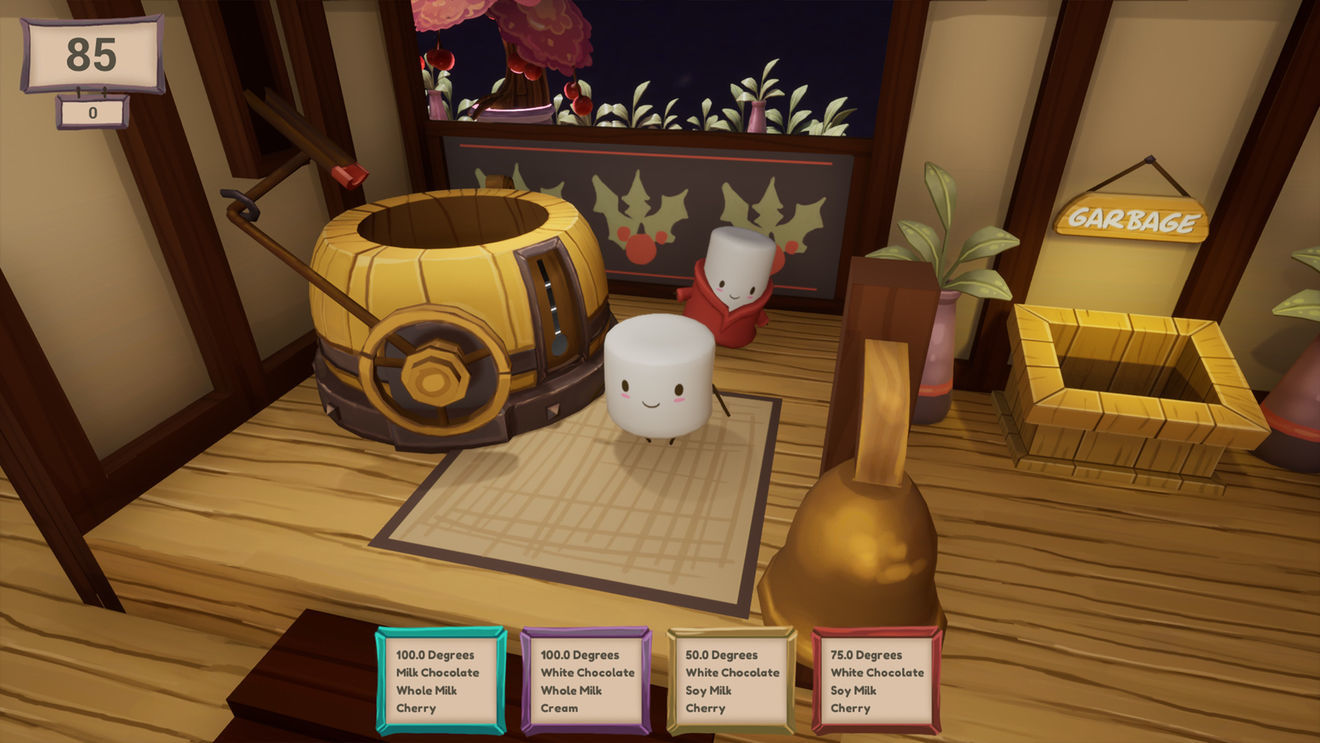Pick the 50.0 Degrees Soy Milk order card
Viewport: 1320px width, 743px height.
click(x=731, y=681)
